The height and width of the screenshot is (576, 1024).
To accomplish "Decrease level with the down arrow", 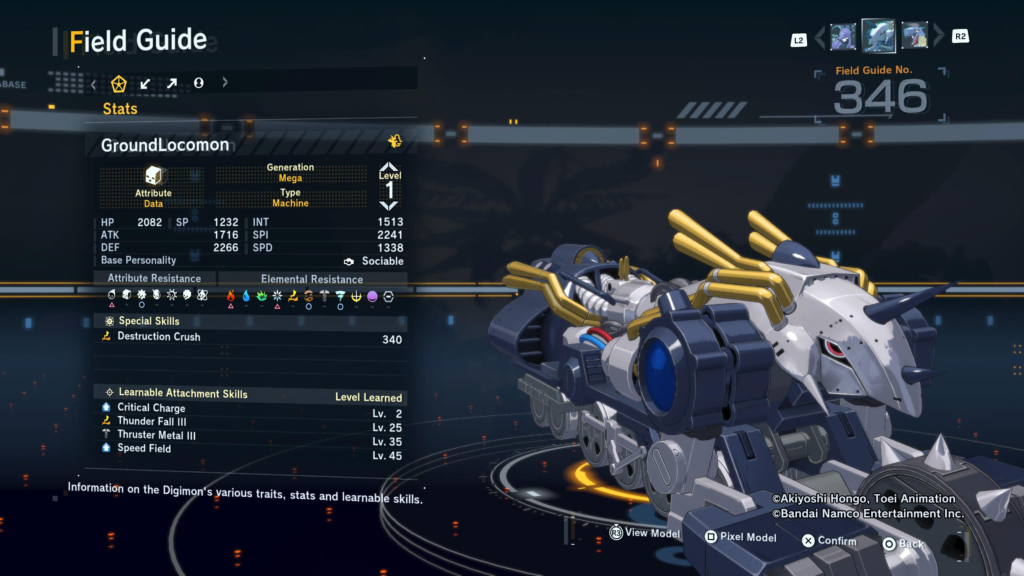I will 389,206.
